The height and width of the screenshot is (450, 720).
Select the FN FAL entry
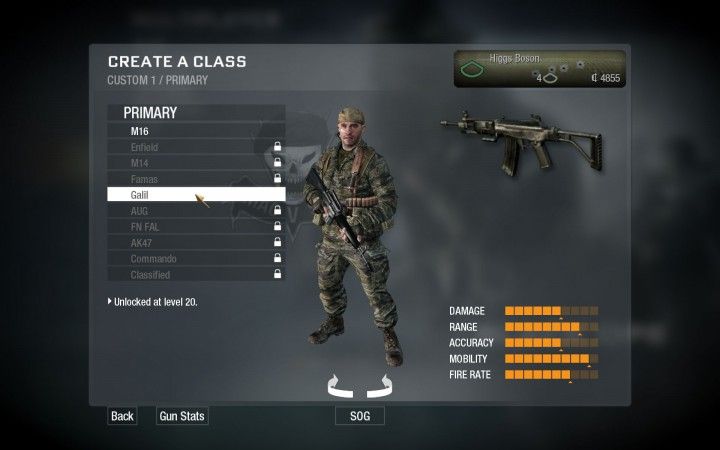(x=195, y=227)
